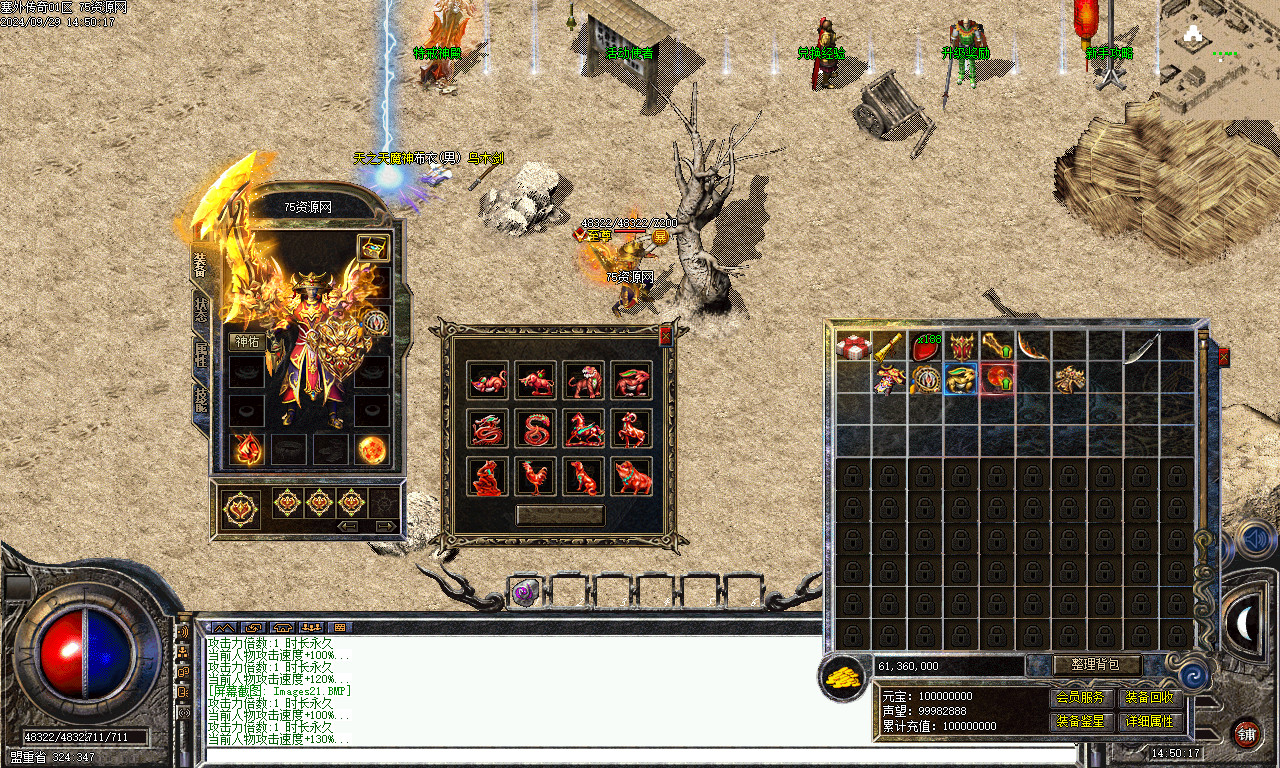This screenshot has height=768, width=1280.
Task: Switch to the 状态 status tab
Action: click(x=201, y=308)
